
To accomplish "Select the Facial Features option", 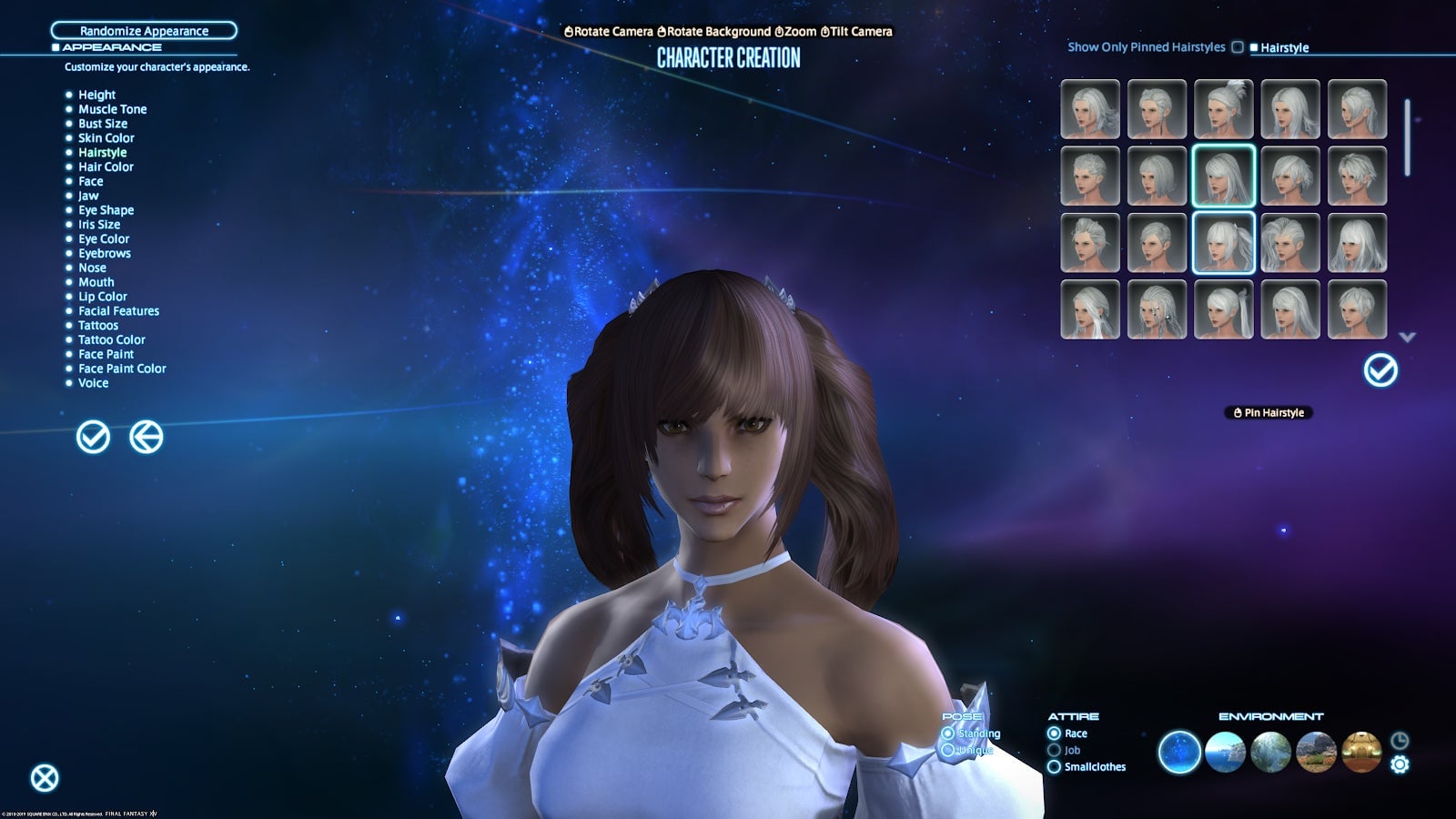I will point(118,311).
